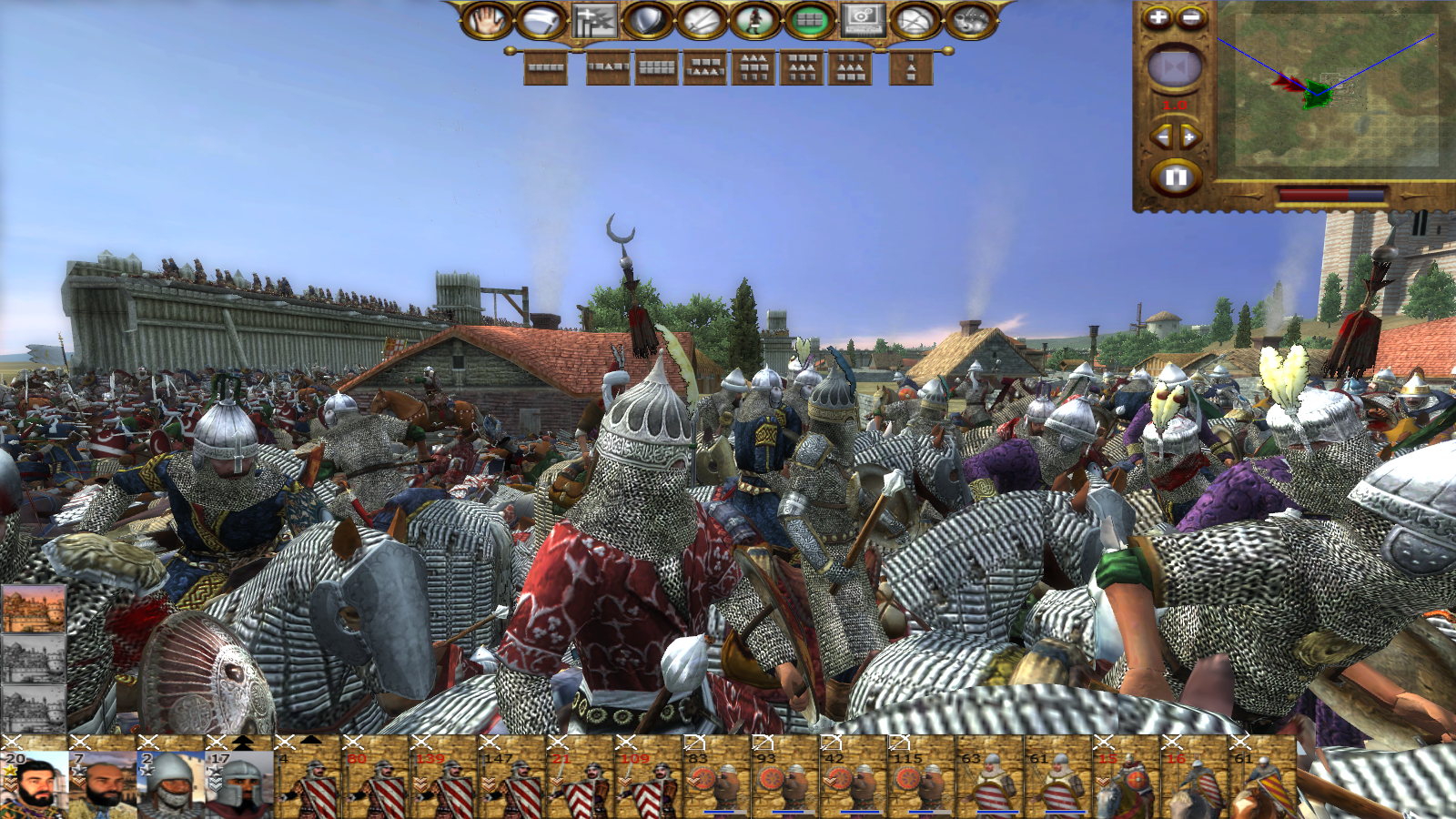The width and height of the screenshot is (1456, 819).
Task: Zoom out the minimap with minus button
Action: point(1191,17)
